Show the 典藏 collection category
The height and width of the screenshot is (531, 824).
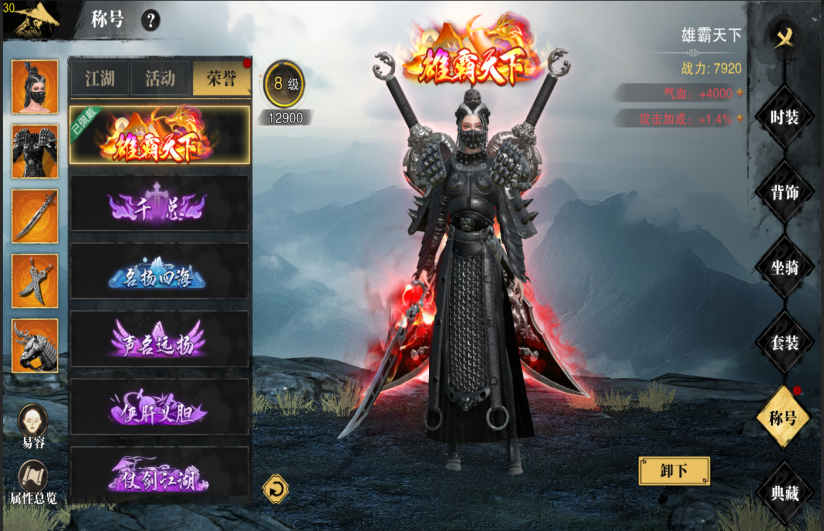[784, 493]
